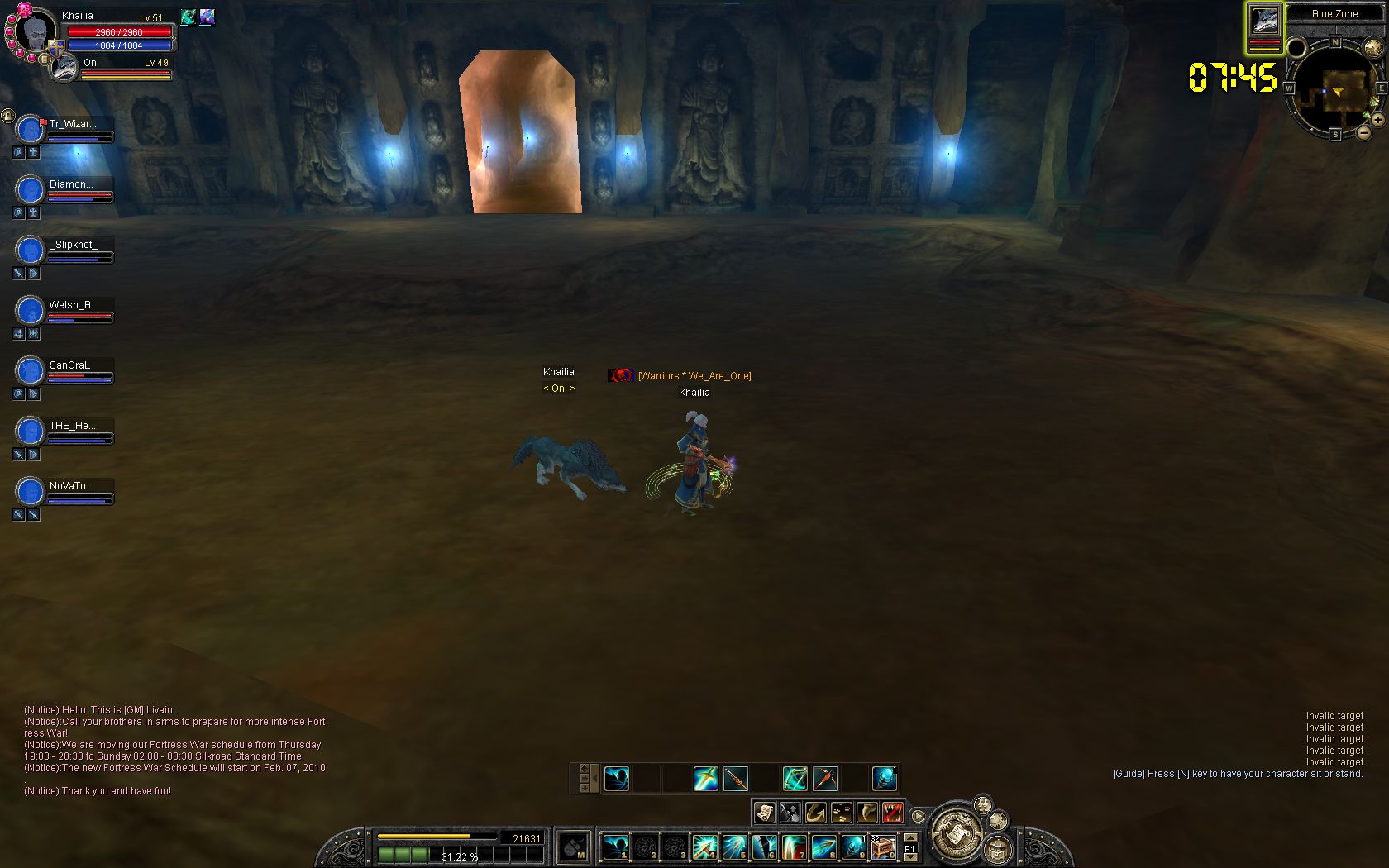Switch hotbar page with the up arrow above F1

click(x=910, y=838)
